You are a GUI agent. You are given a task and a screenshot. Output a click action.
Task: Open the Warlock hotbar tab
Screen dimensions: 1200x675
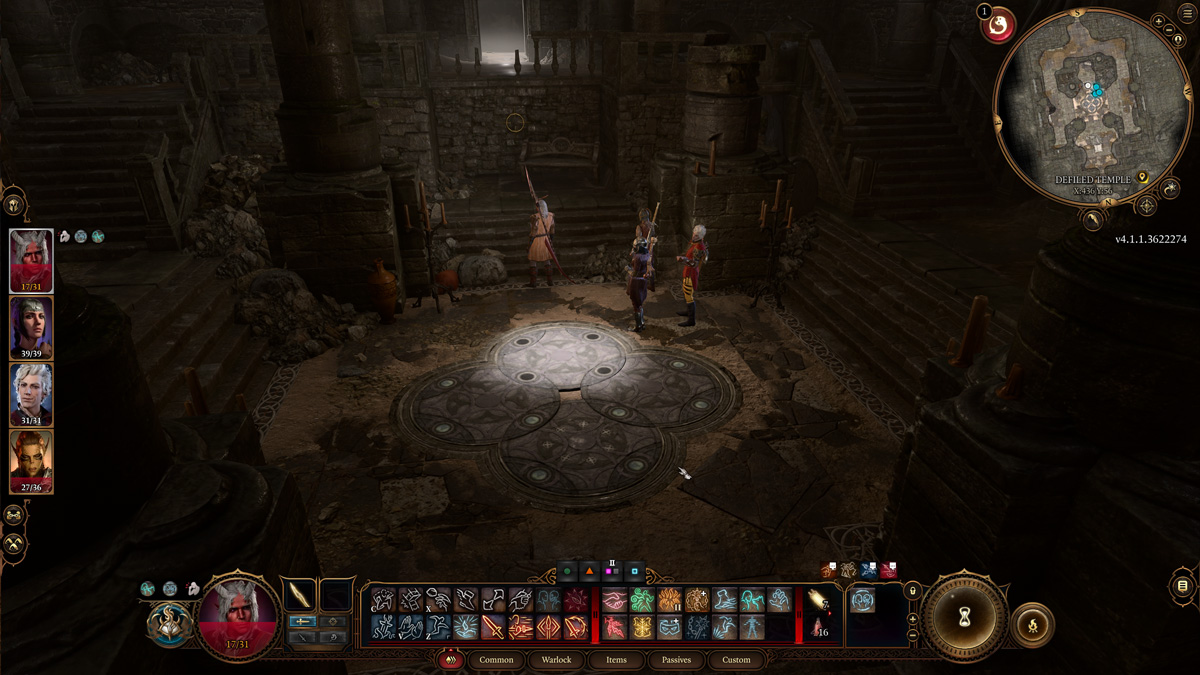click(x=556, y=660)
